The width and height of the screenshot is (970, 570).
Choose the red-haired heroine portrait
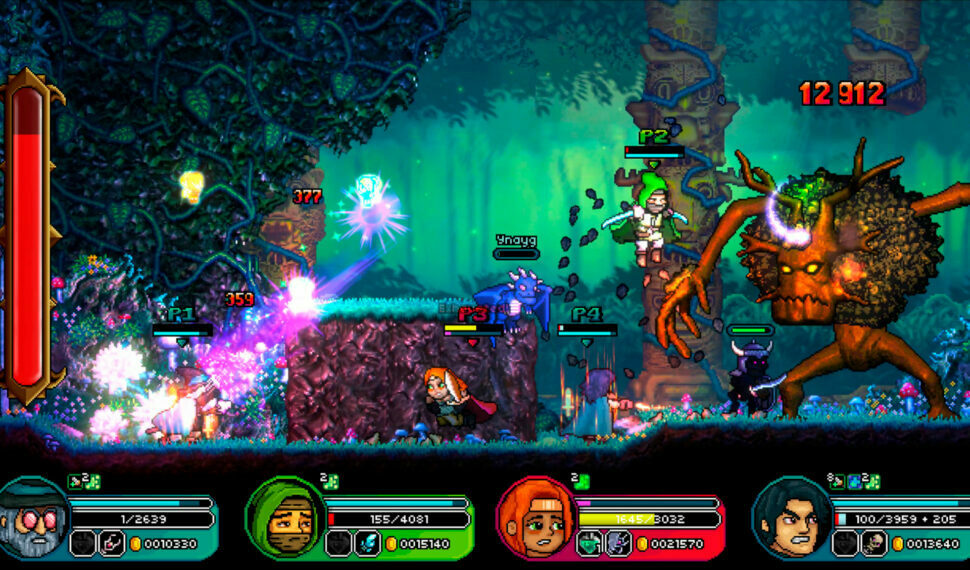(x=536, y=517)
